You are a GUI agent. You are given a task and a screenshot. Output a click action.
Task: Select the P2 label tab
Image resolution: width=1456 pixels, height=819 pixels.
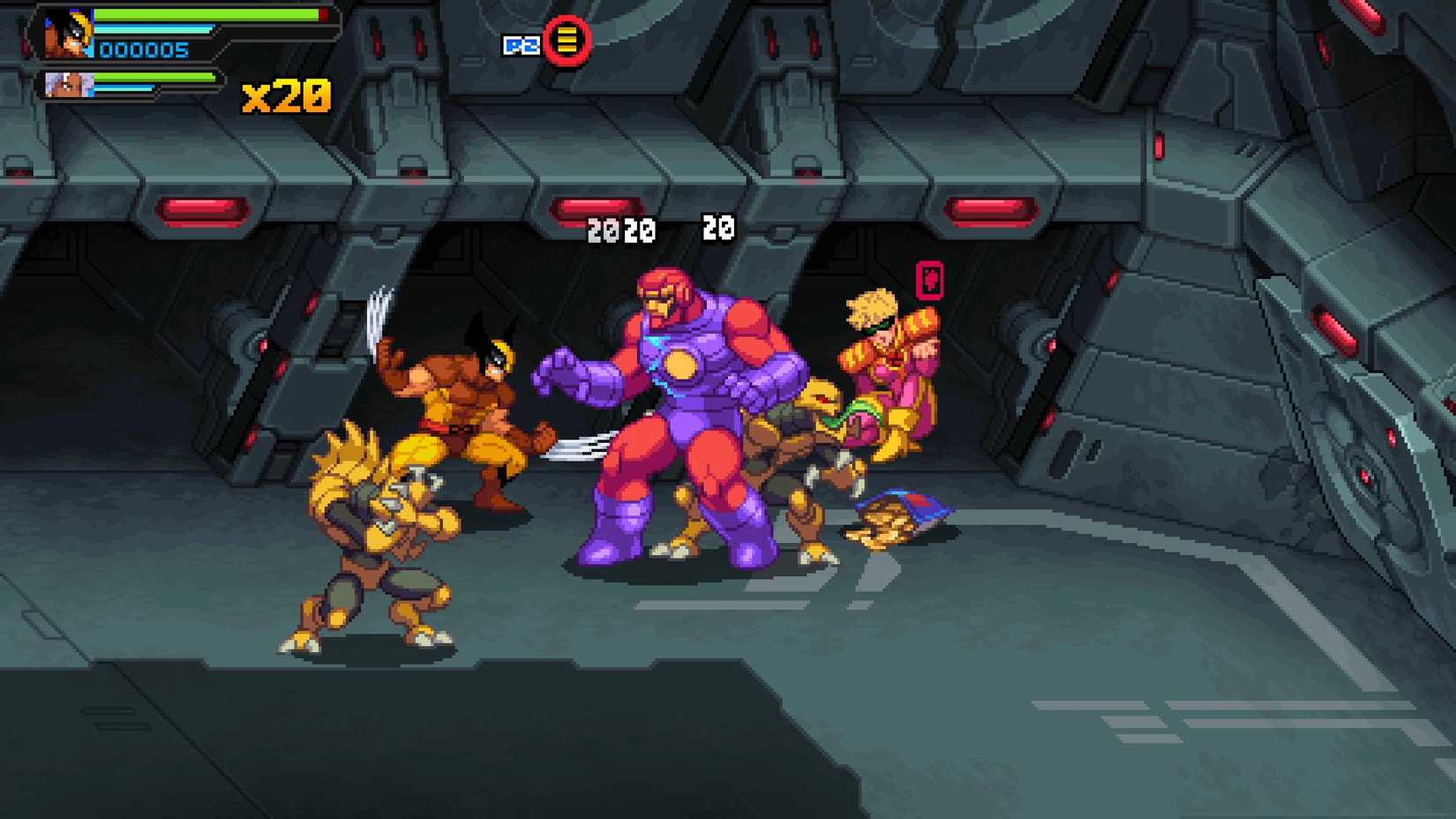tap(522, 45)
